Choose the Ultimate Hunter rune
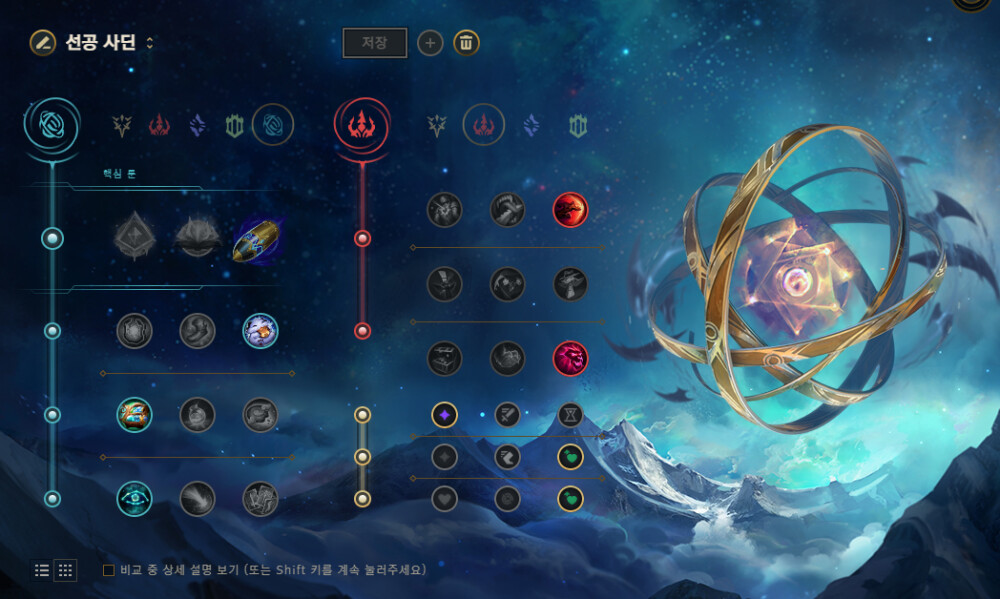This screenshot has height=599, width=1000. [570, 358]
